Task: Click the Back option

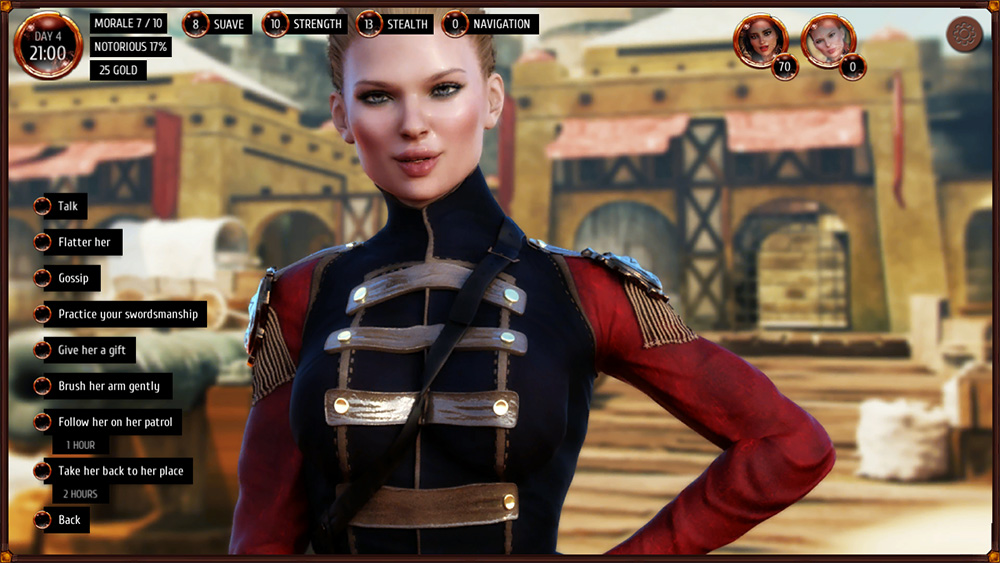Action: tap(69, 520)
